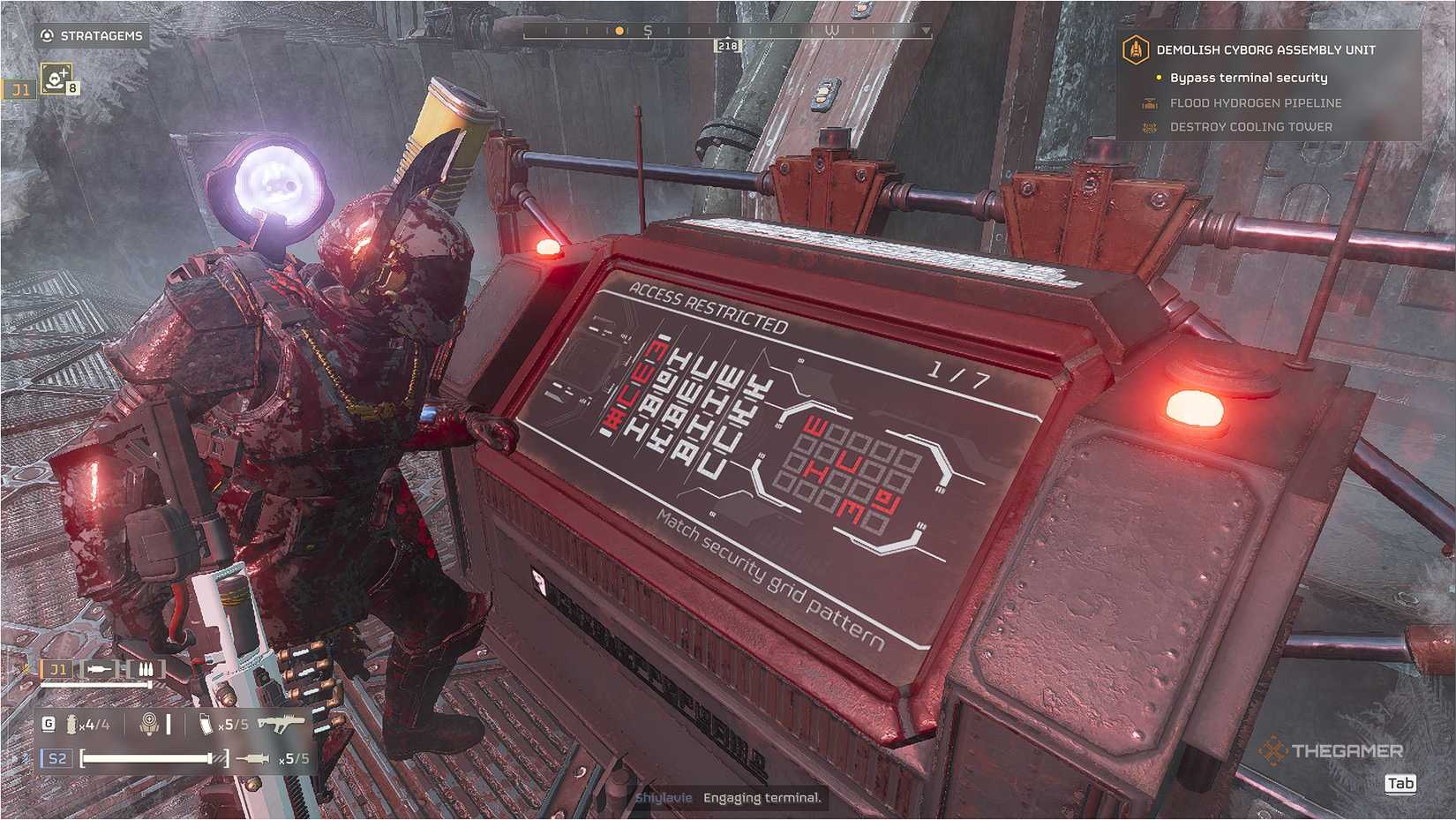Select the SMG weapon icon in the loadout
The width and height of the screenshot is (1456, 820).
(281, 721)
